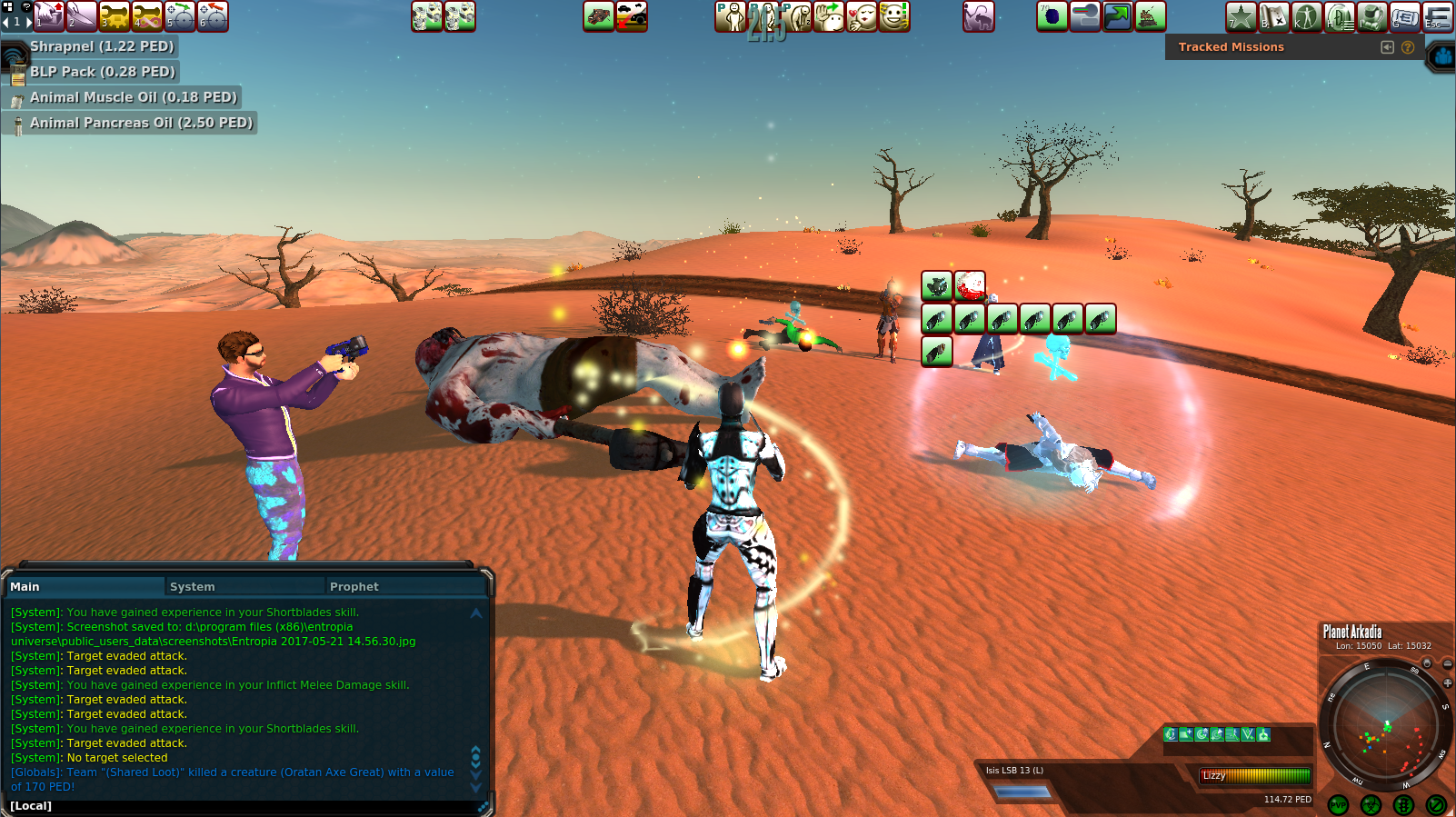Toggle the PVP indicator button

point(1339,805)
